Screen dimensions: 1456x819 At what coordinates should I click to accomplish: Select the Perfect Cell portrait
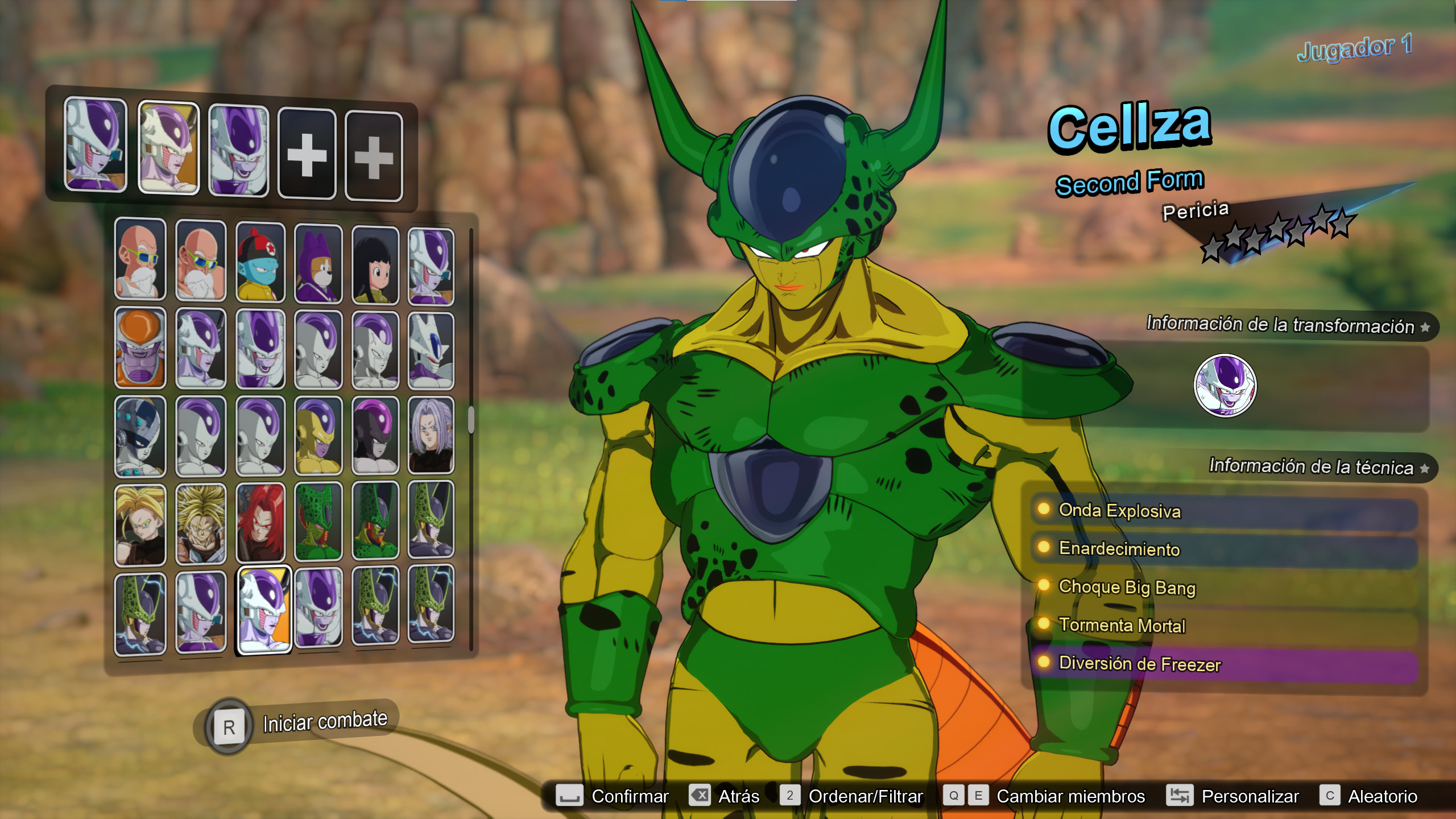(x=431, y=524)
